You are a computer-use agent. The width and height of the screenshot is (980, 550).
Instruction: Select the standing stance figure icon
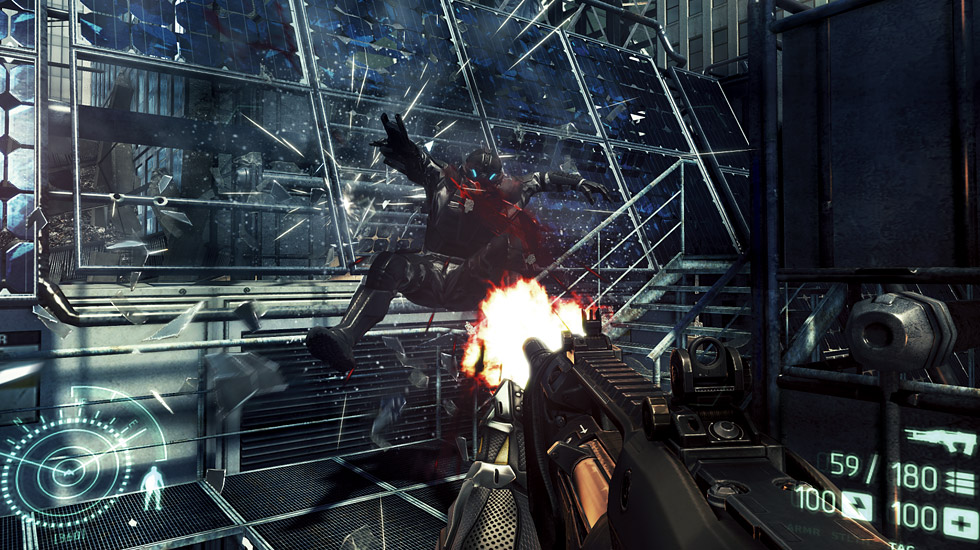151,488
